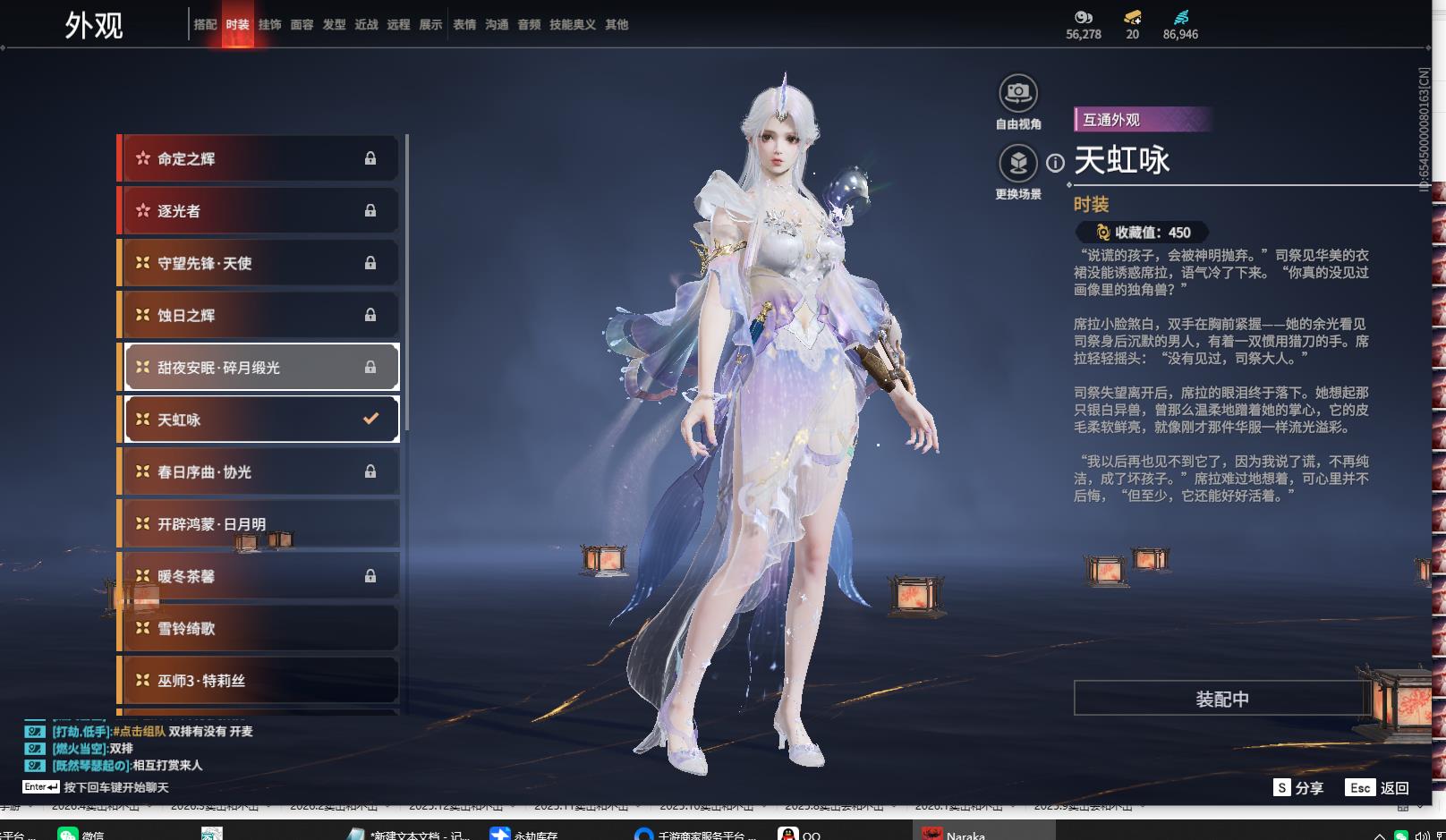Screen dimensions: 1446x840
Task: Open the 更换场景 scene changer
Action: [1017, 164]
